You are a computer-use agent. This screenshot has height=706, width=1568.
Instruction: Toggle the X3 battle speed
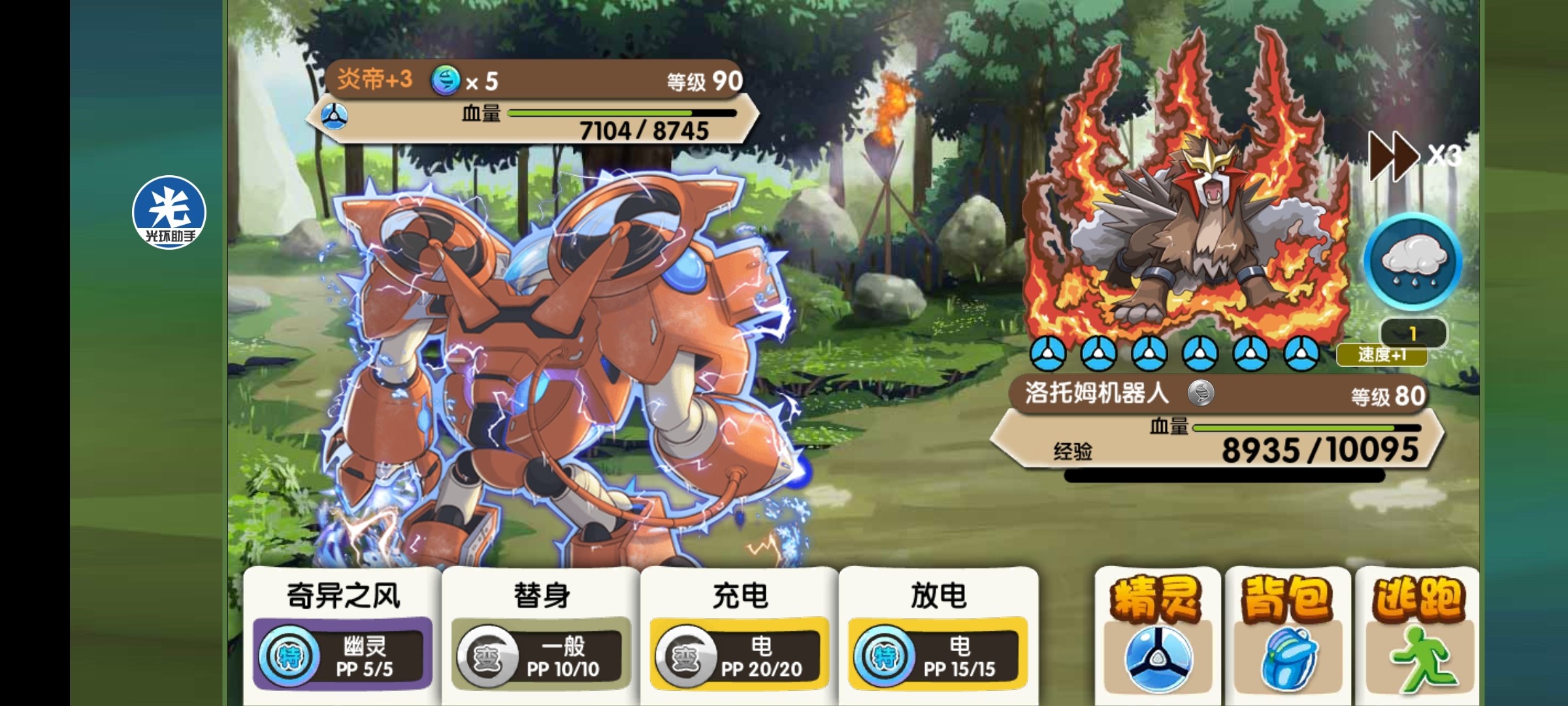pyautogui.click(x=1414, y=156)
